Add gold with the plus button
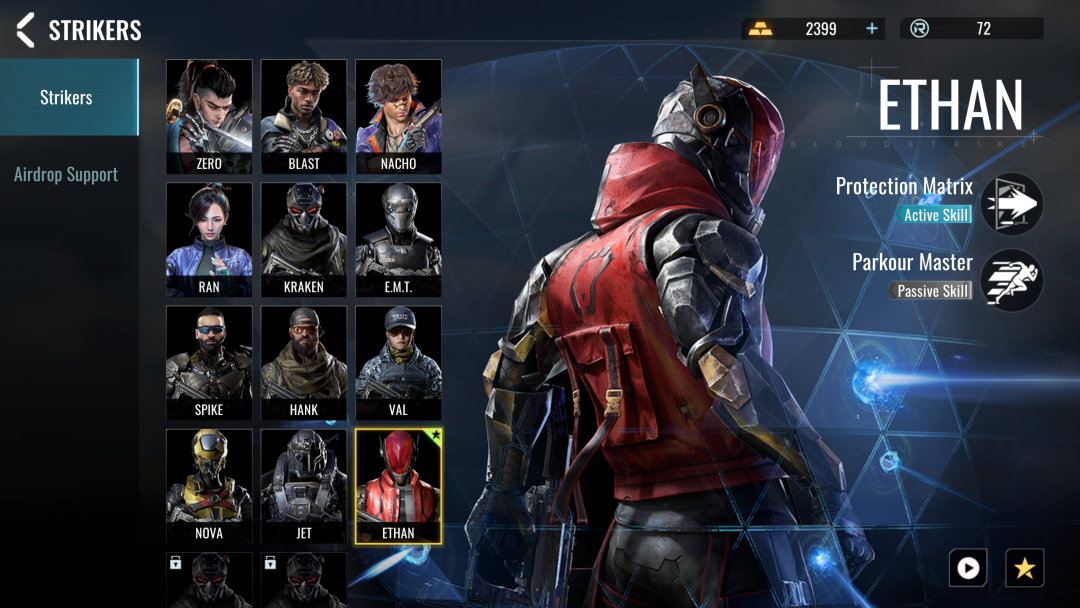 (x=872, y=29)
